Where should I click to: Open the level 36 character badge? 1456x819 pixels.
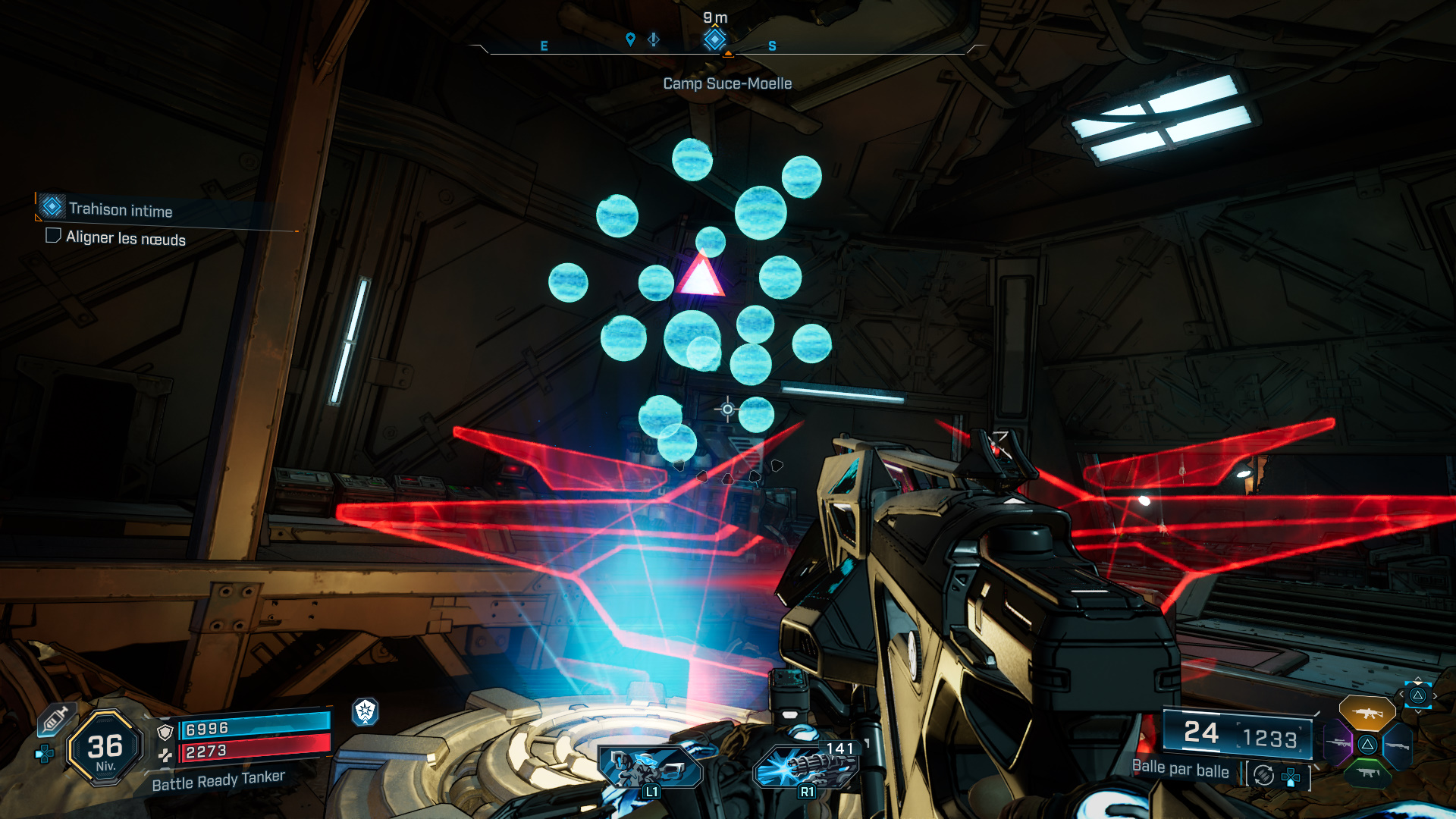[x=105, y=748]
